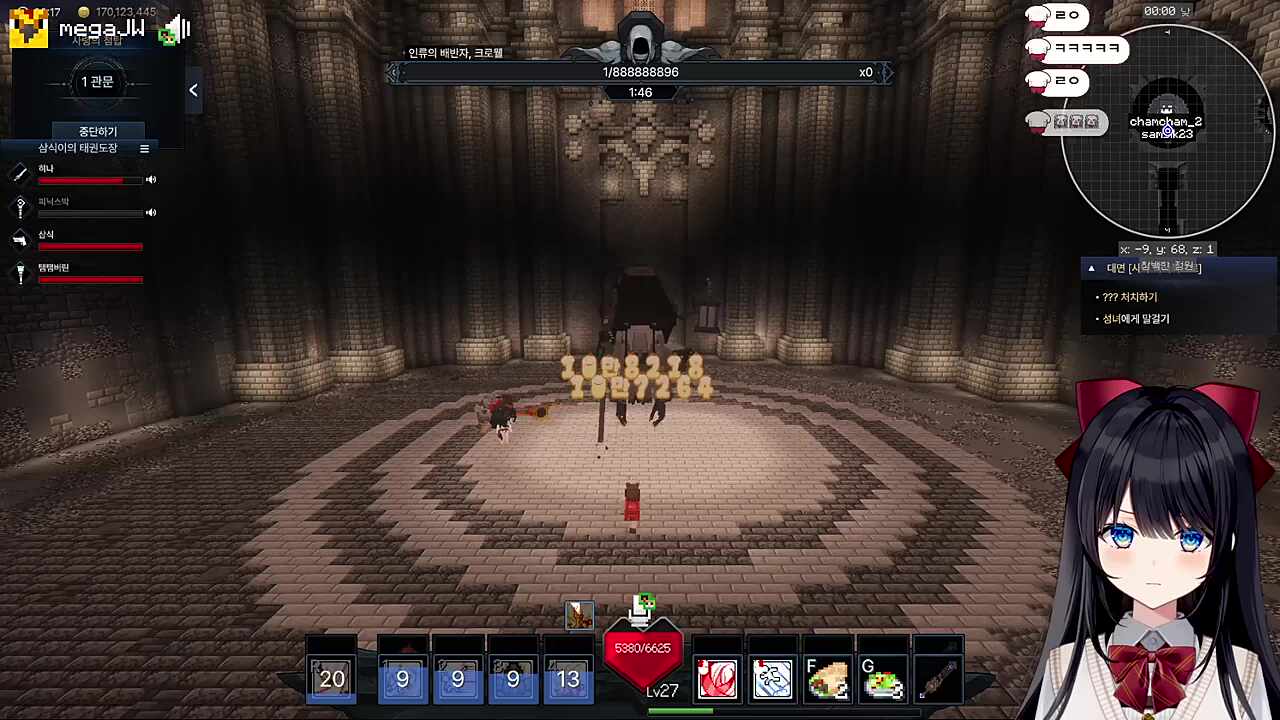Select the 성녀에게 말걸기 quest objective
This screenshot has width=1280, height=720.
tap(1135, 319)
